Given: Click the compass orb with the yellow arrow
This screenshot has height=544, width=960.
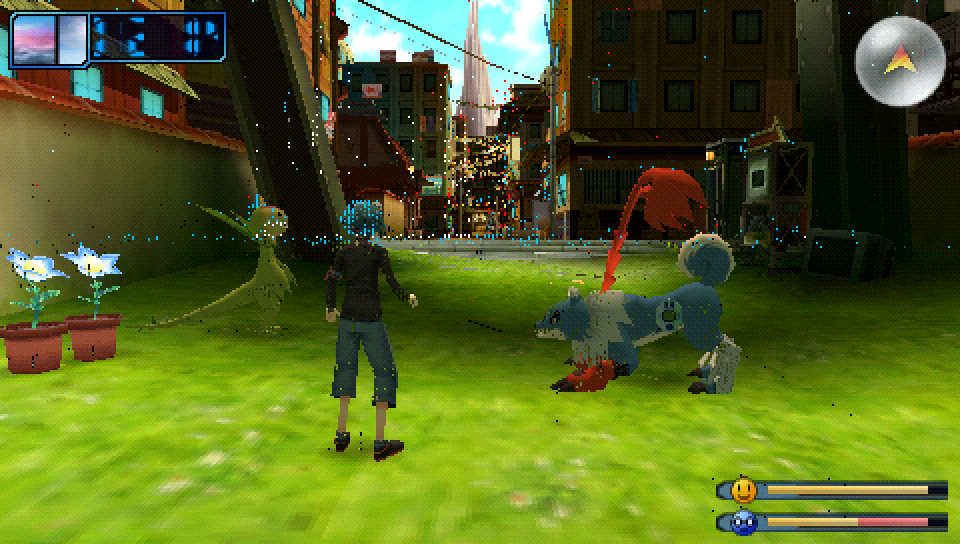Looking at the screenshot, I should pos(900,60).
